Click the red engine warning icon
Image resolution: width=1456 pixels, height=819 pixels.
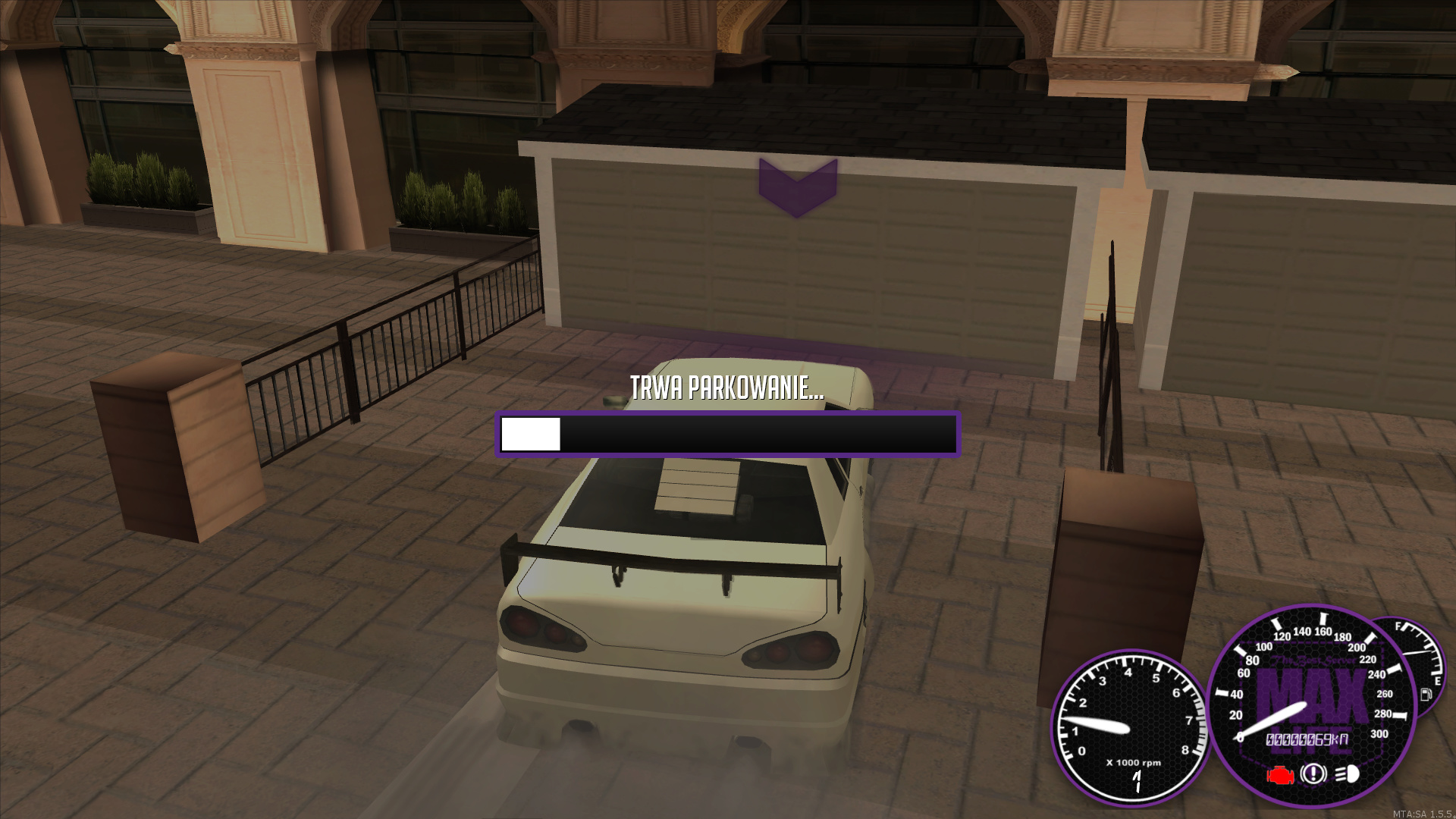(x=1281, y=775)
